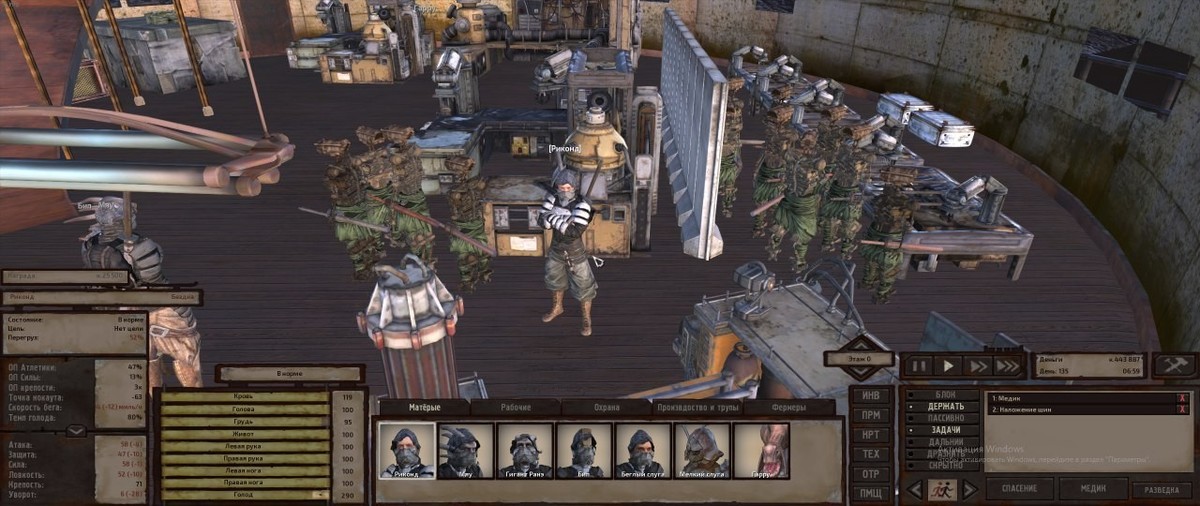Open the build mode hammer button

pyautogui.click(x=1174, y=365)
